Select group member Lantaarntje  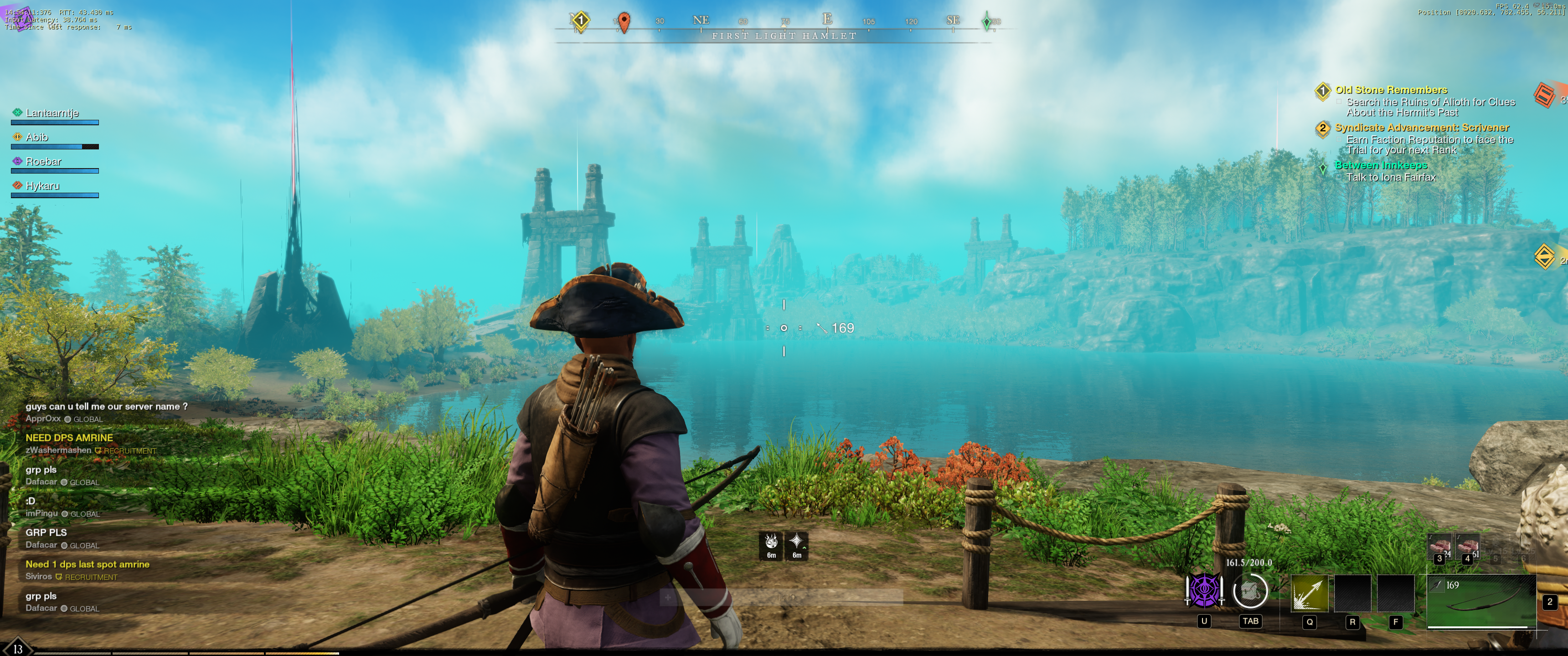click(52, 113)
